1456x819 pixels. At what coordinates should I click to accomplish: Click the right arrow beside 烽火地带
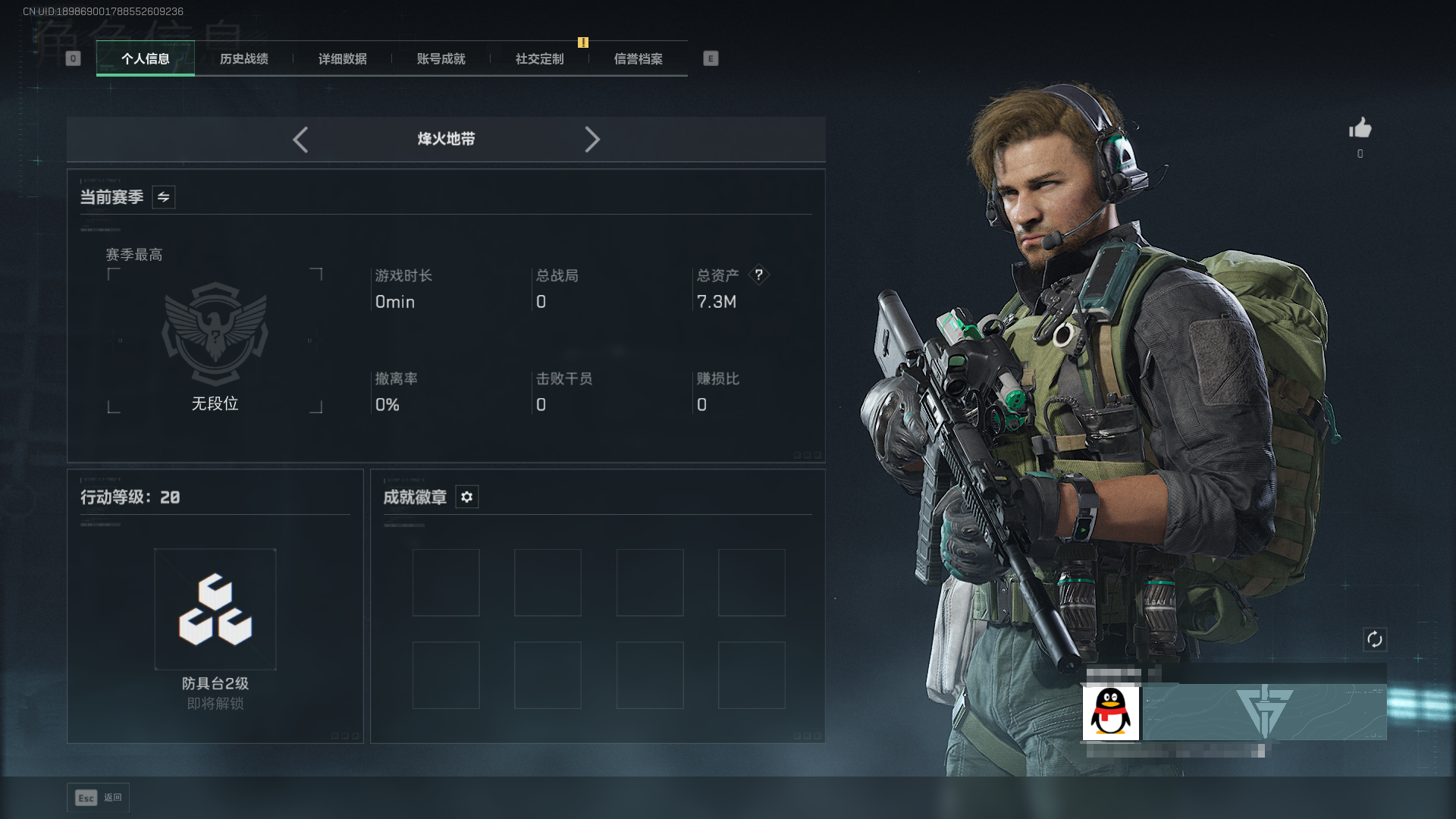click(592, 140)
